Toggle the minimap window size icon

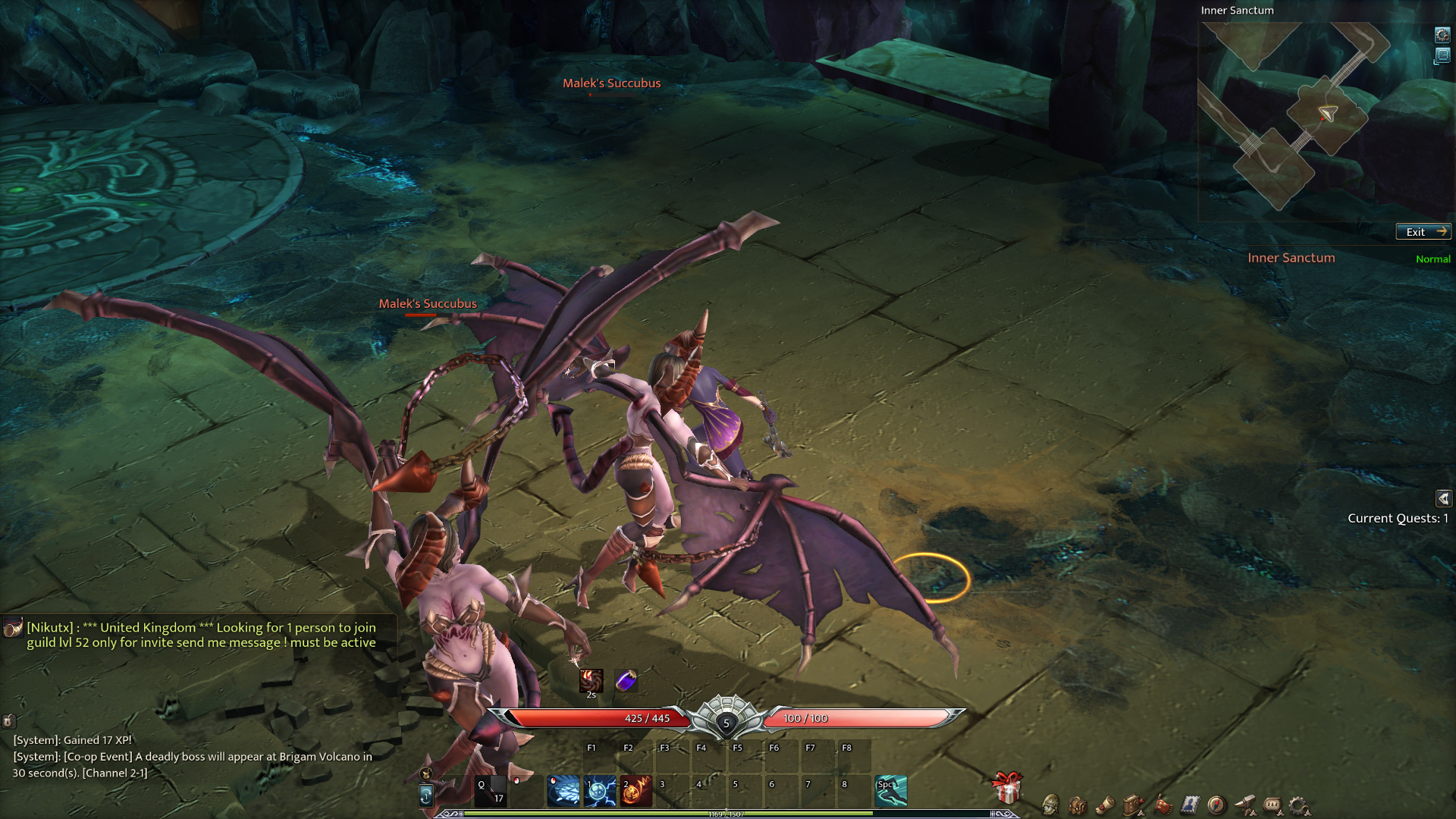(1442, 56)
